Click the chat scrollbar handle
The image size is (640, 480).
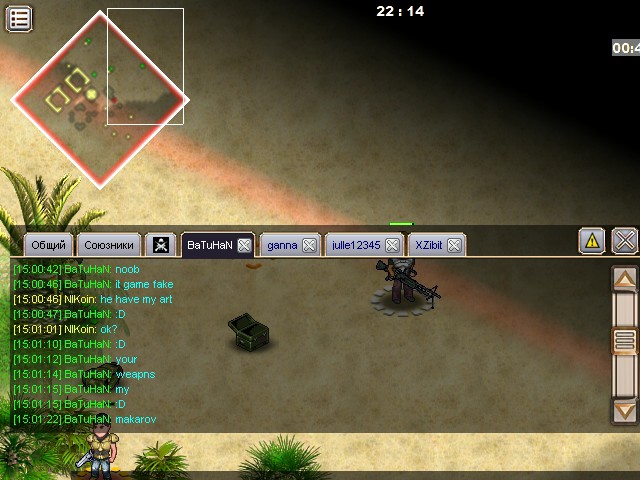(x=625, y=341)
